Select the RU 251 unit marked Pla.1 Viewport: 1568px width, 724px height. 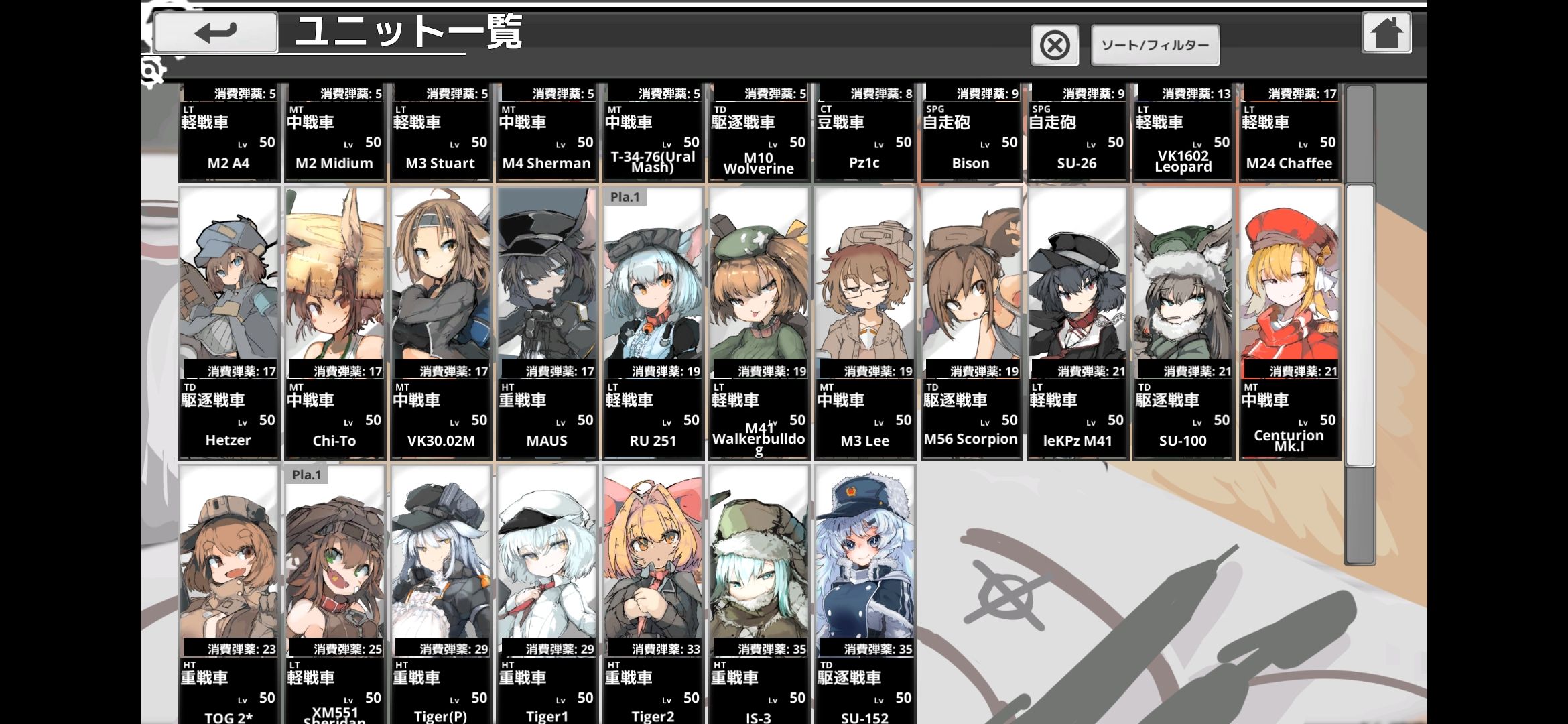(652, 282)
